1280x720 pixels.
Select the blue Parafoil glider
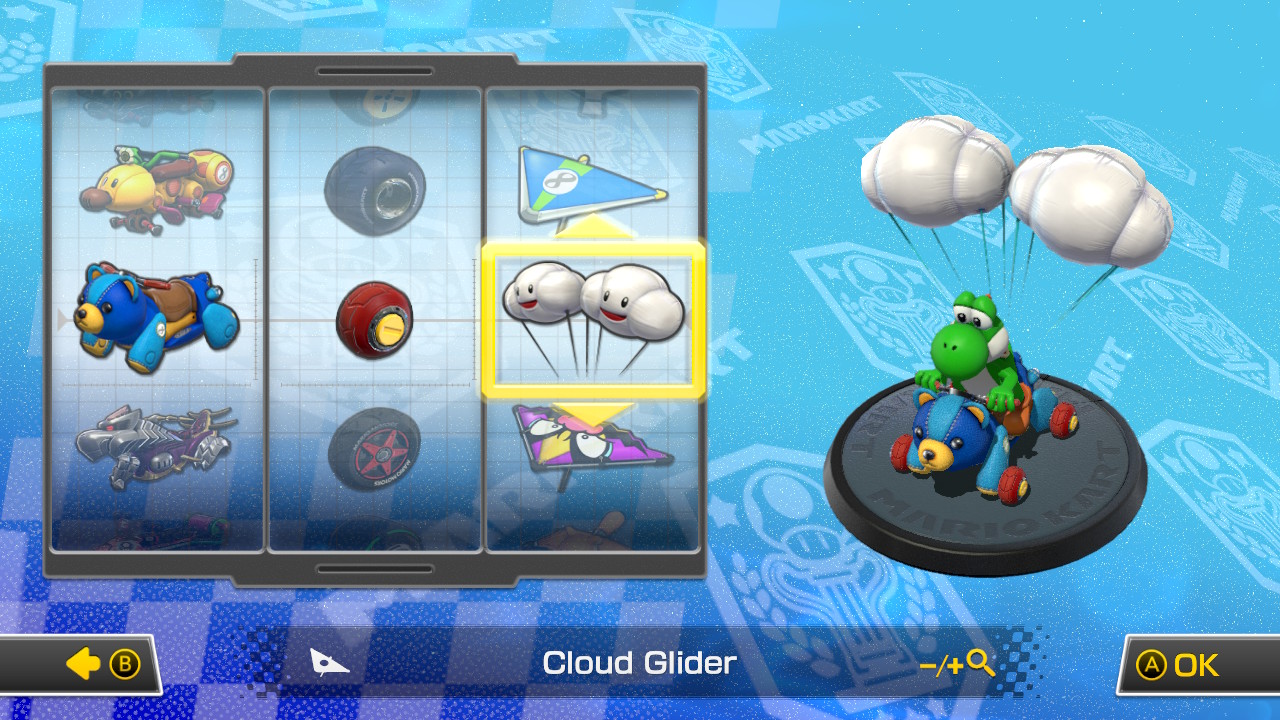click(590, 180)
